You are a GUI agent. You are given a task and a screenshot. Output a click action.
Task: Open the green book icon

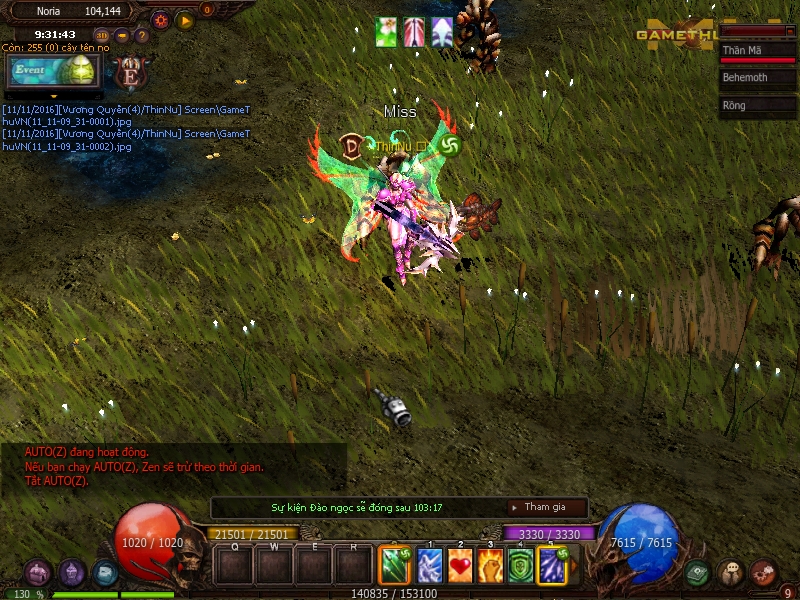tap(698, 573)
